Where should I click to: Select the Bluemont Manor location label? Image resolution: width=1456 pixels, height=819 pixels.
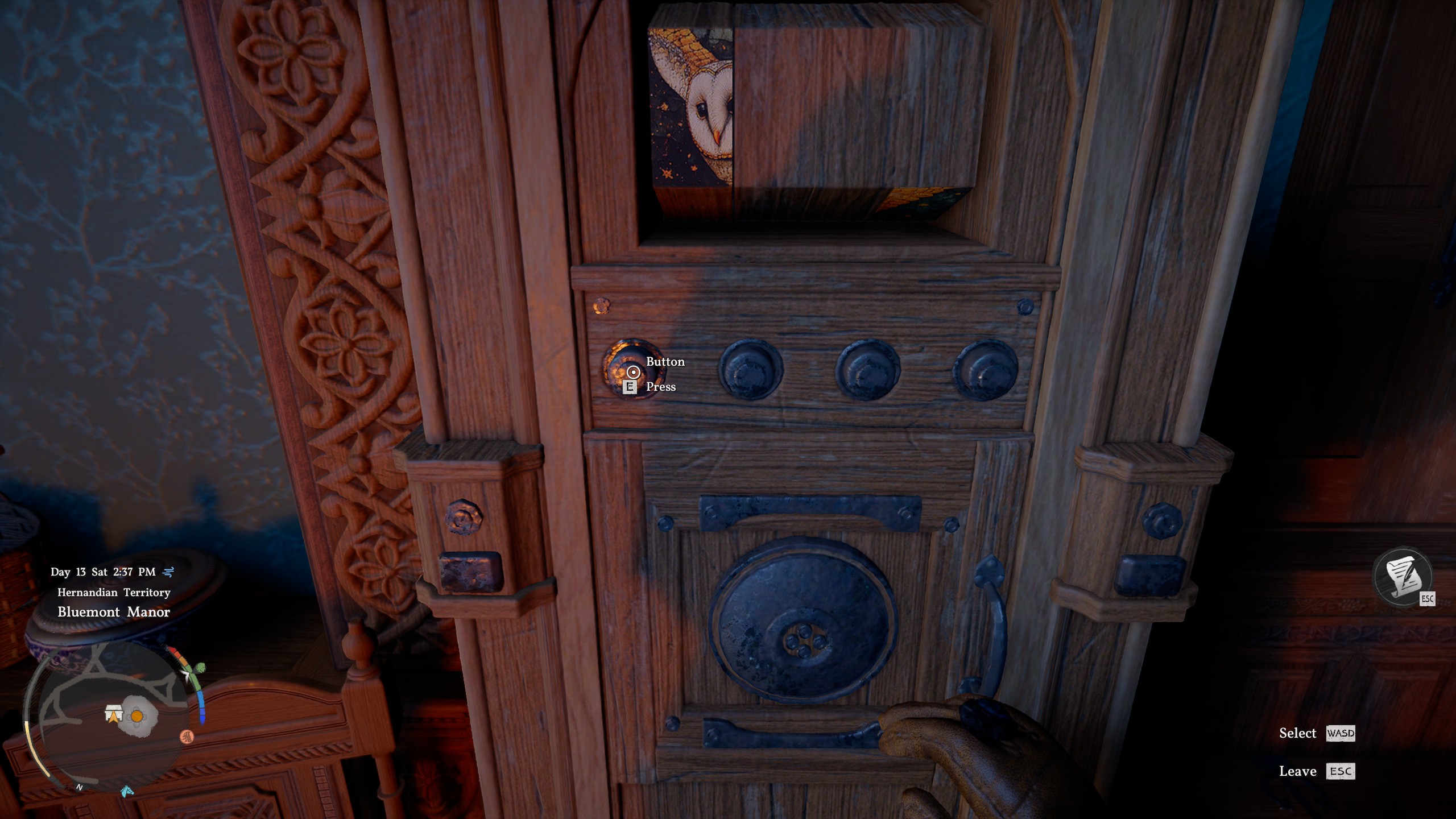click(x=114, y=612)
